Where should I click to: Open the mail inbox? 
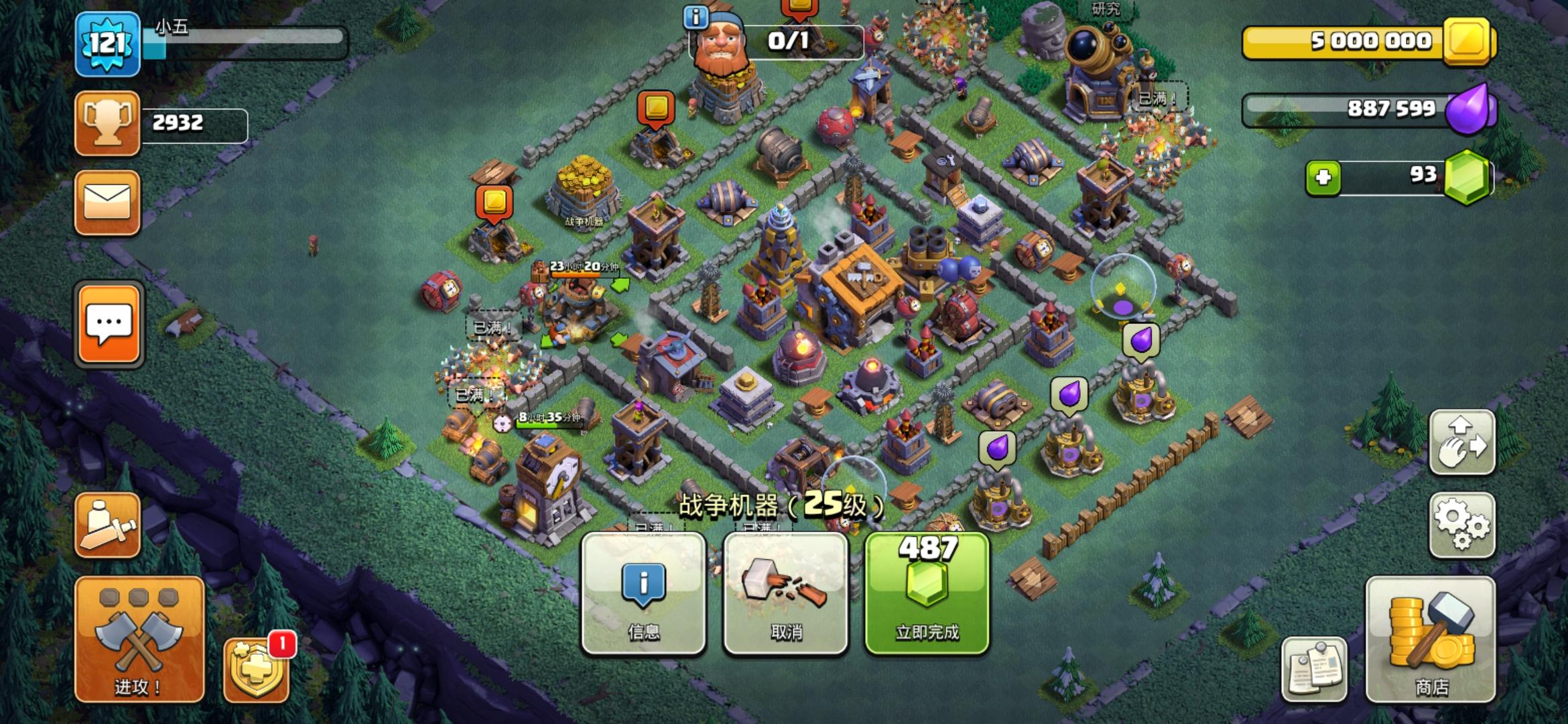click(x=107, y=202)
